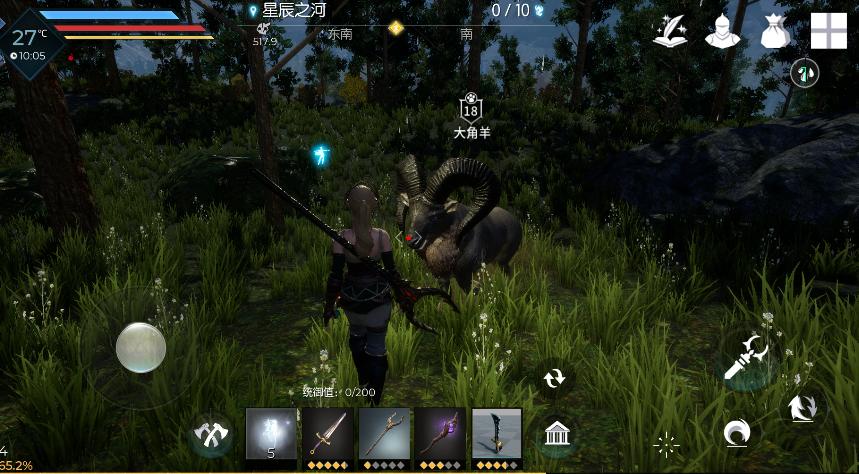Open the quill and book journal
The width and height of the screenshot is (859, 474).
coord(669,31)
